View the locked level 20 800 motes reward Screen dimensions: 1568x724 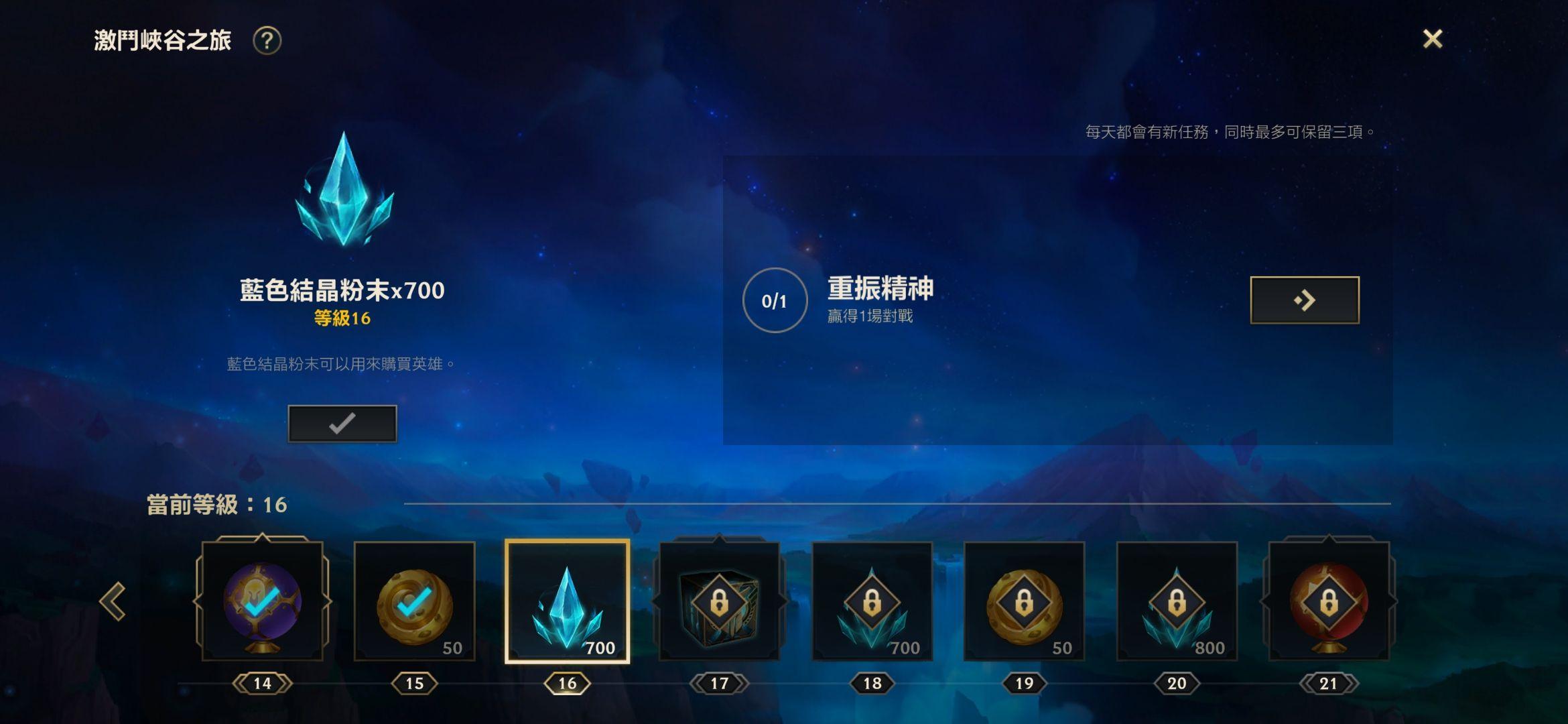[1177, 601]
